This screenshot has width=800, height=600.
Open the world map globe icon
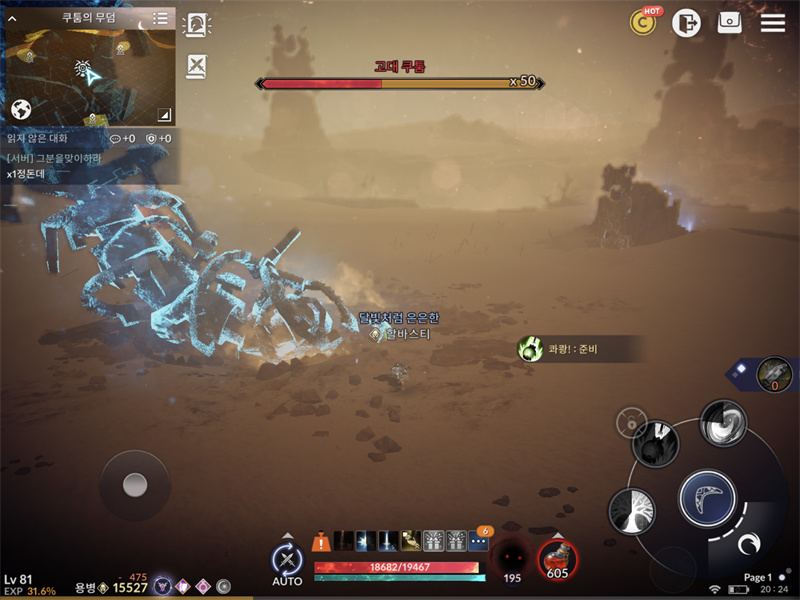point(22,109)
